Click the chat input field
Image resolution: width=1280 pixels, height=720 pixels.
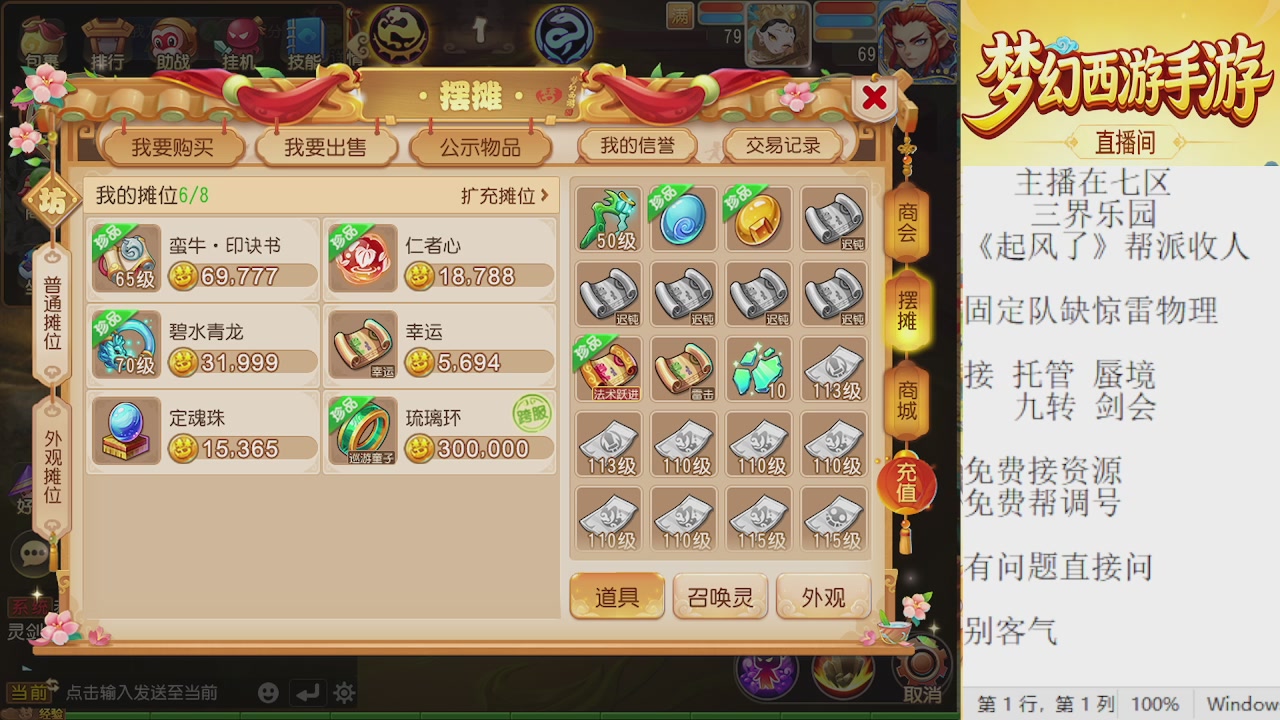(140, 691)
